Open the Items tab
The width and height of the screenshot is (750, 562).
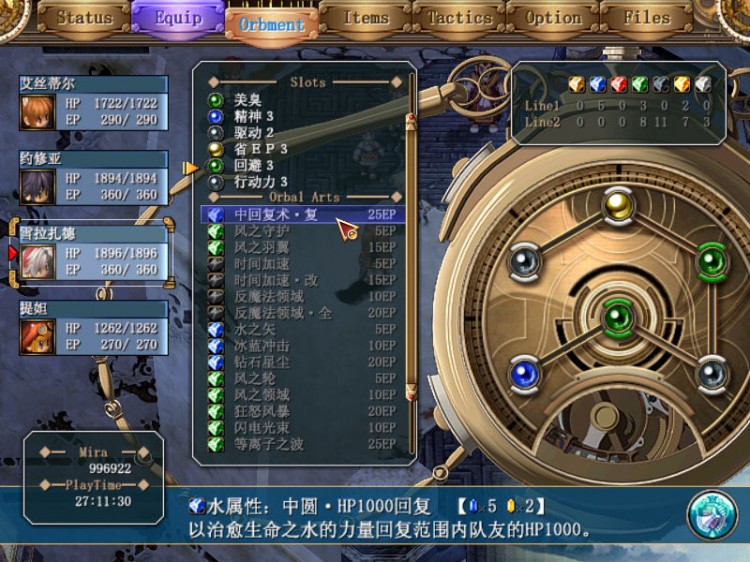(365, 18)
